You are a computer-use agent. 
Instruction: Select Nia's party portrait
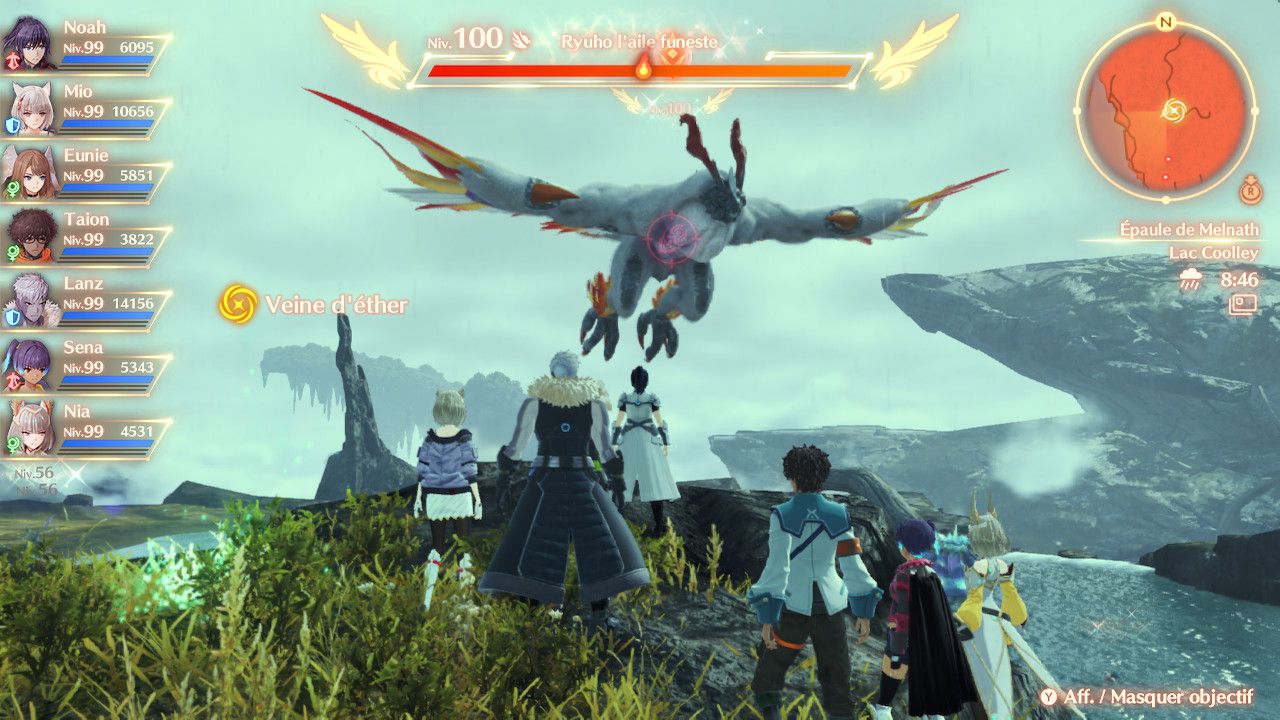(30, 429)
